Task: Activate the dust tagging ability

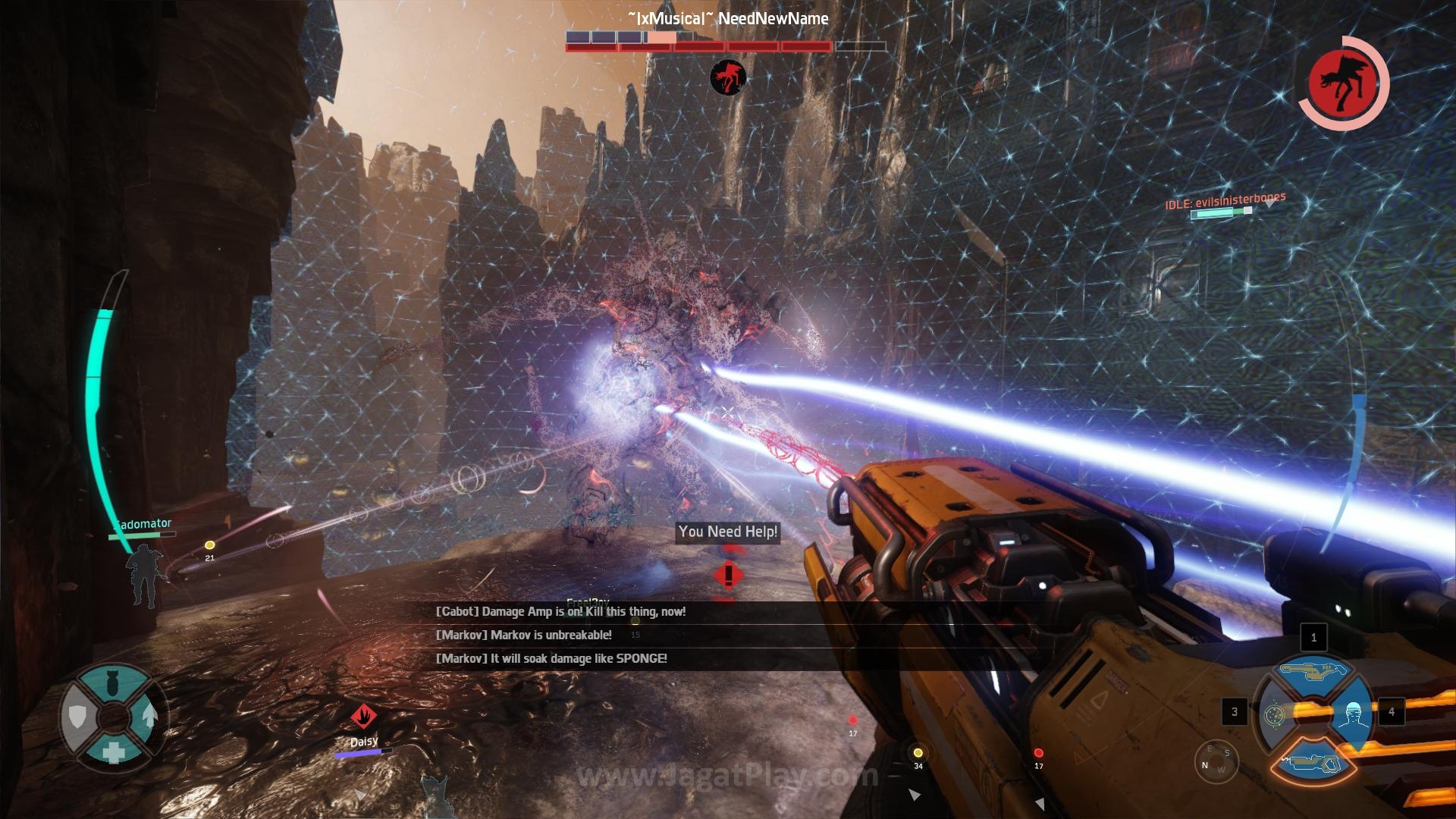Action: click(1274, 714)
